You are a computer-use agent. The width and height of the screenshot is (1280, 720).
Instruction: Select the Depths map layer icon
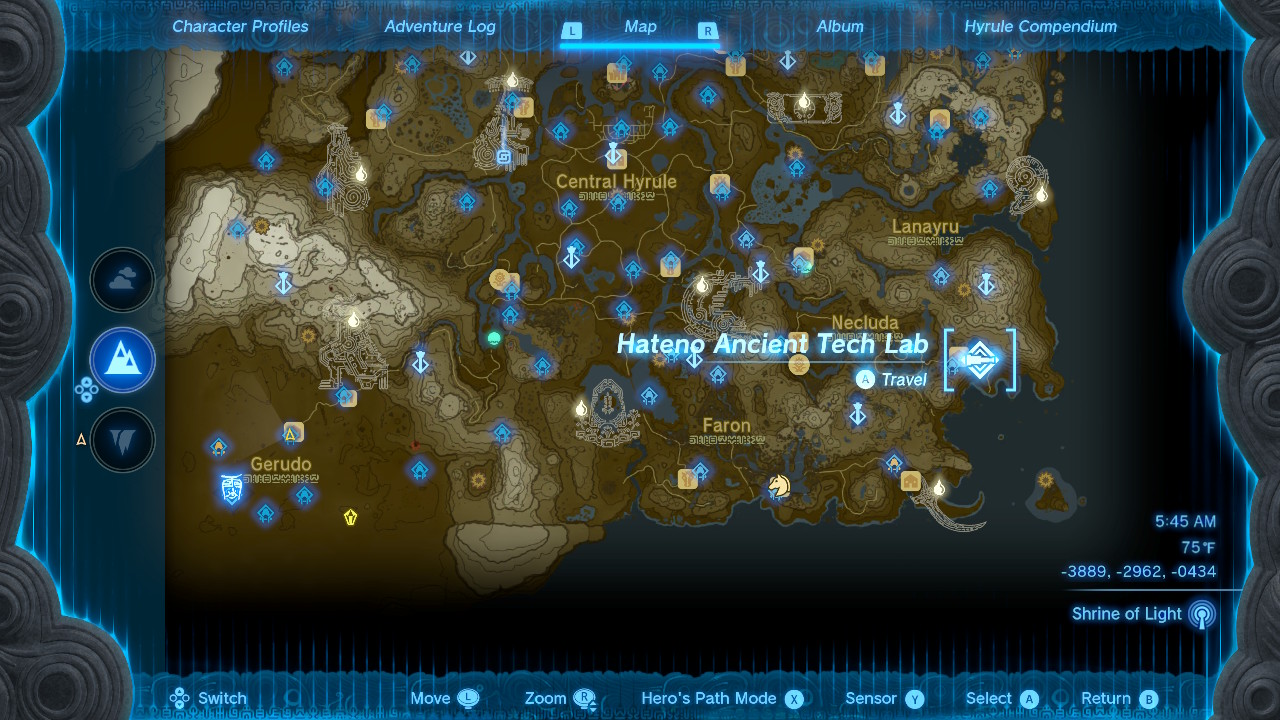(x=121, y=440)
